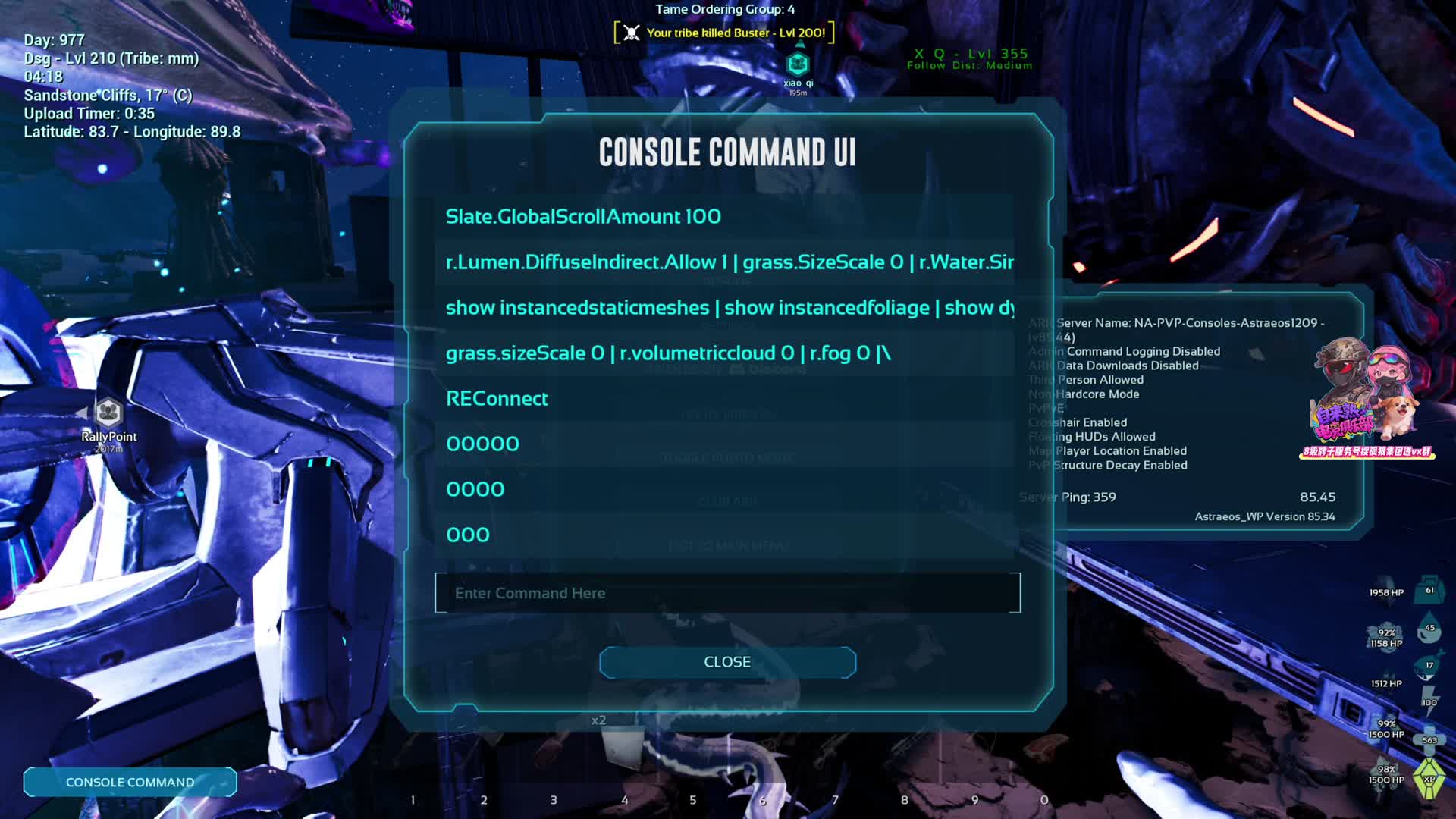Select the REConnect saved command
The height and width of the screenshot is (819, 1456).
[497, 399]
